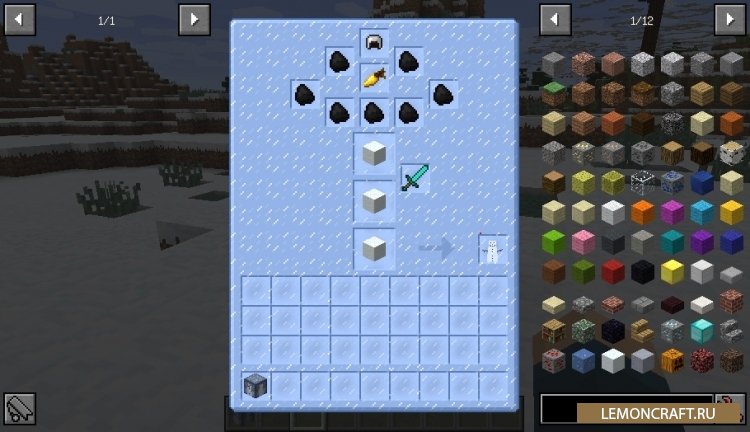
Task: Select the diamond sword slot
Action: tap(414, 178)
